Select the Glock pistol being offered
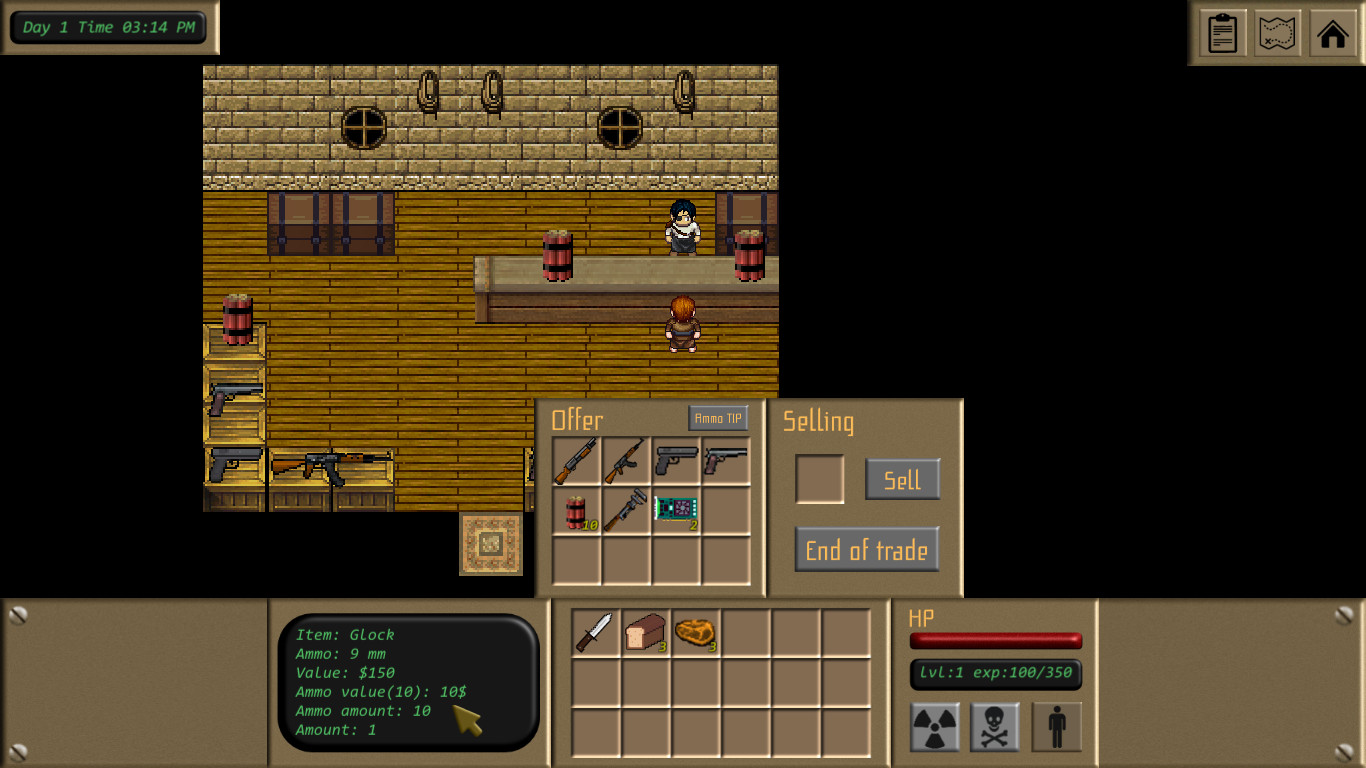The height and width of the screenshot is (768, 1366). pos(675,461)
